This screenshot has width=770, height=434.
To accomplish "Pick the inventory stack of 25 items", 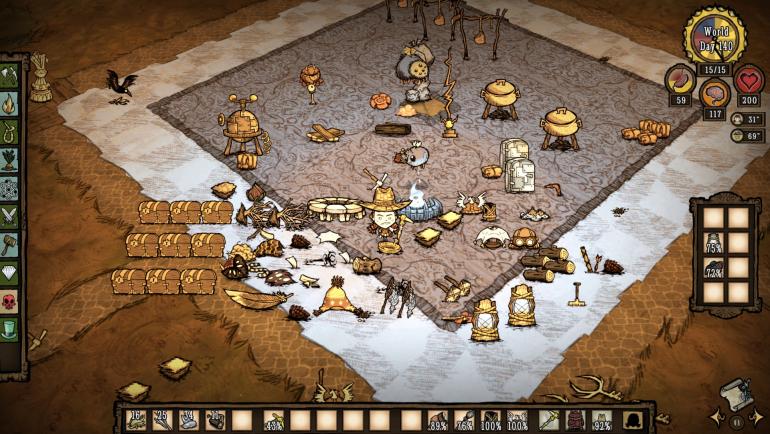I will [163, 419].
